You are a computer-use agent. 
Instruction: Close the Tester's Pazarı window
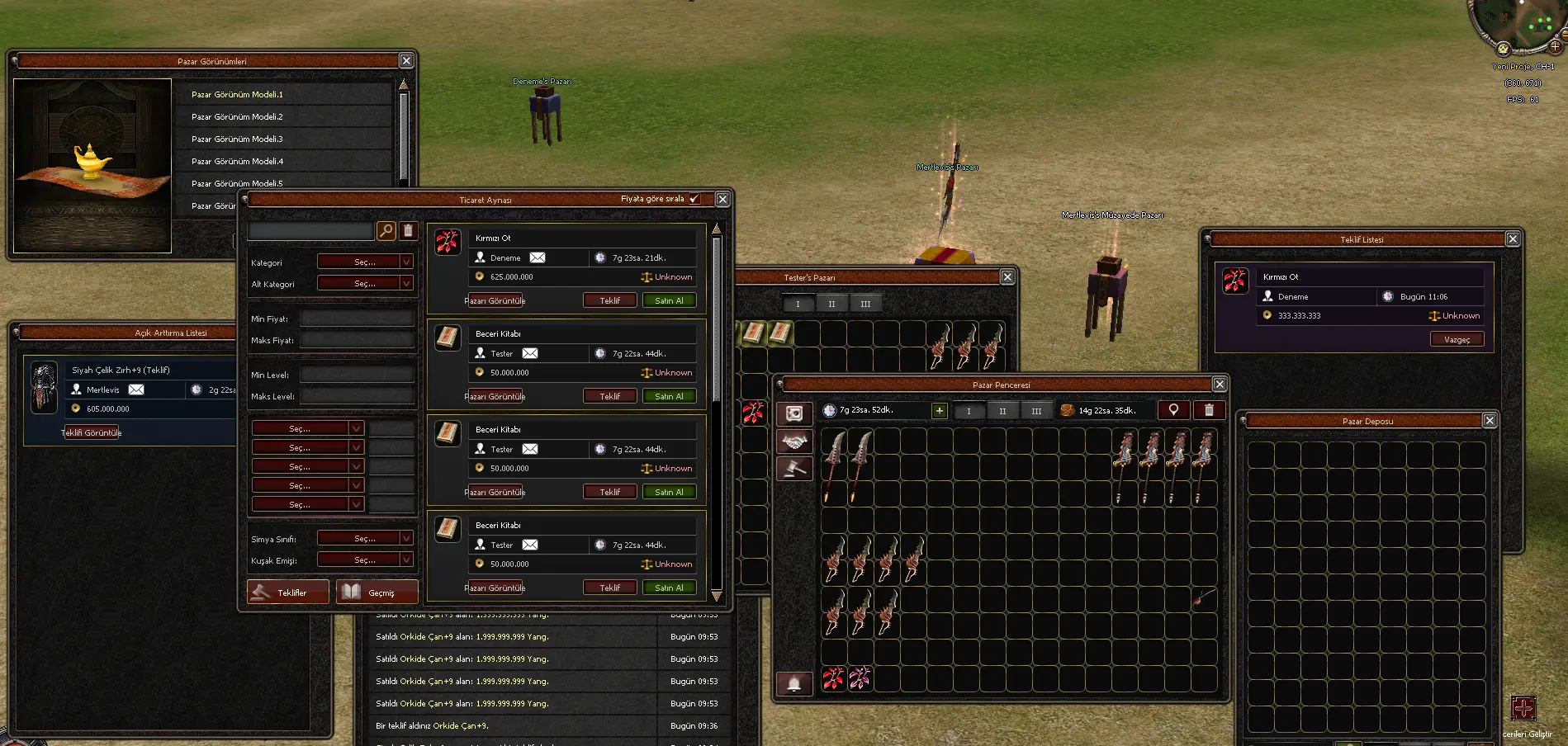[x=1007, y=277]
